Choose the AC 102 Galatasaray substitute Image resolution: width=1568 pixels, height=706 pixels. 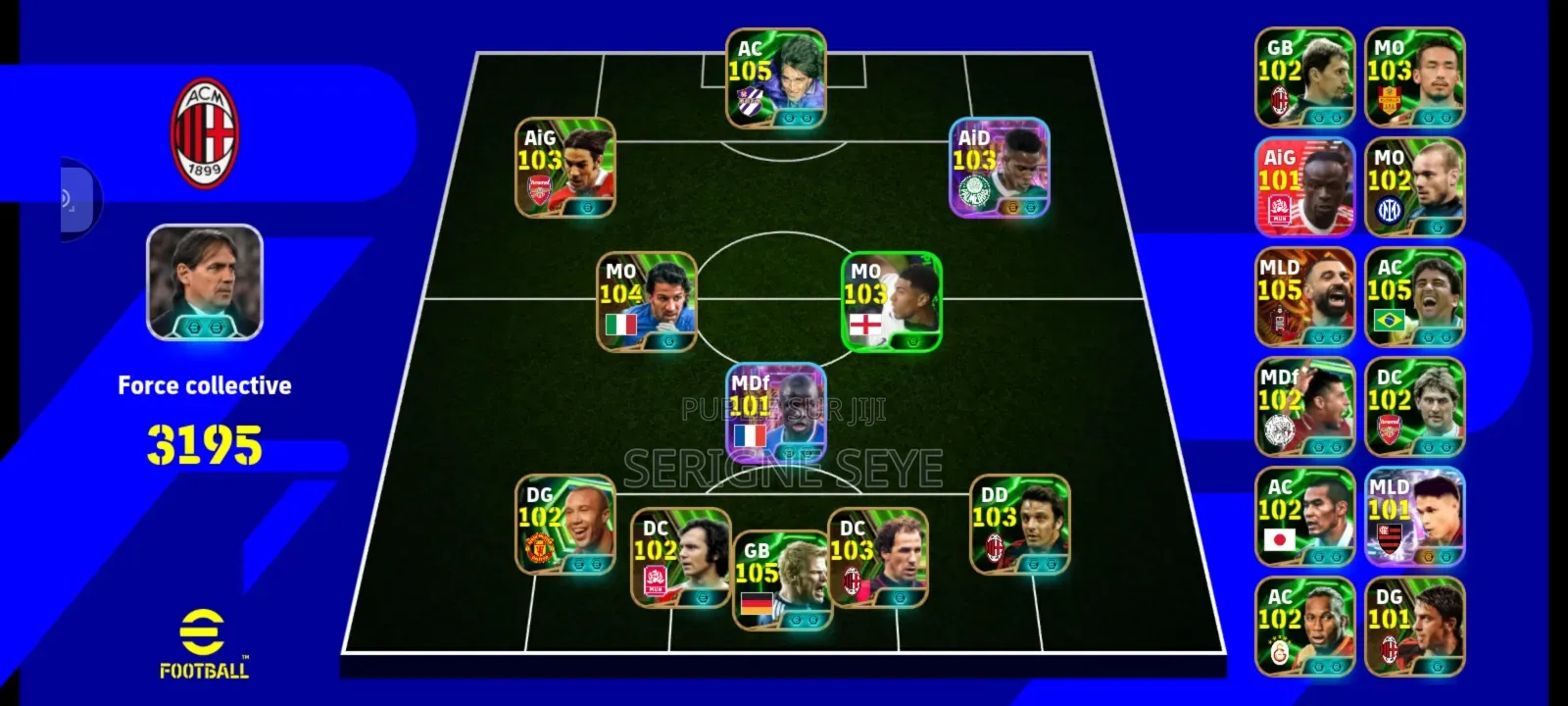point(1304,627)
